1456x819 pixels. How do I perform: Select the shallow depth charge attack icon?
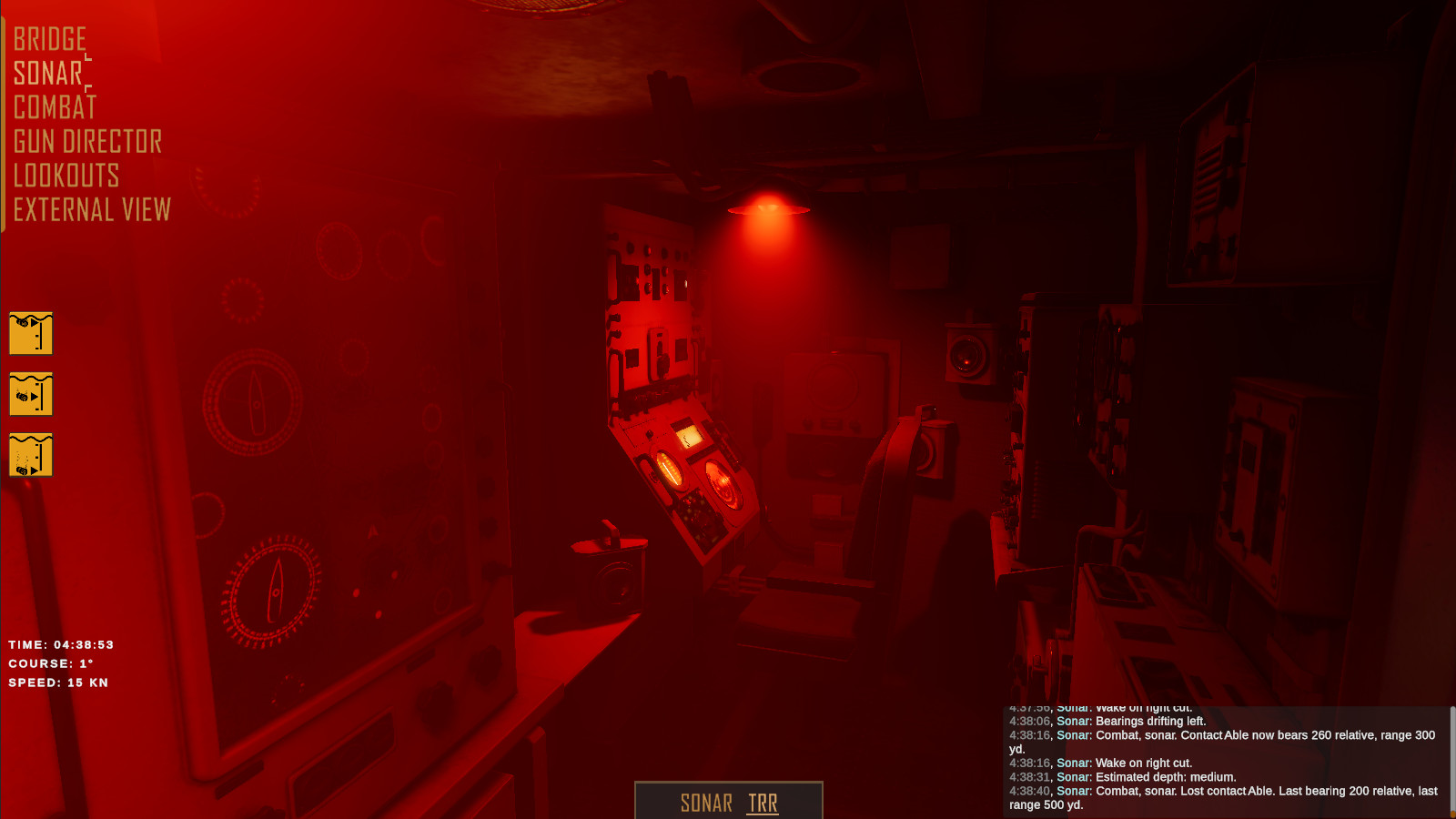pyautogui.click(x=31, y=333)
